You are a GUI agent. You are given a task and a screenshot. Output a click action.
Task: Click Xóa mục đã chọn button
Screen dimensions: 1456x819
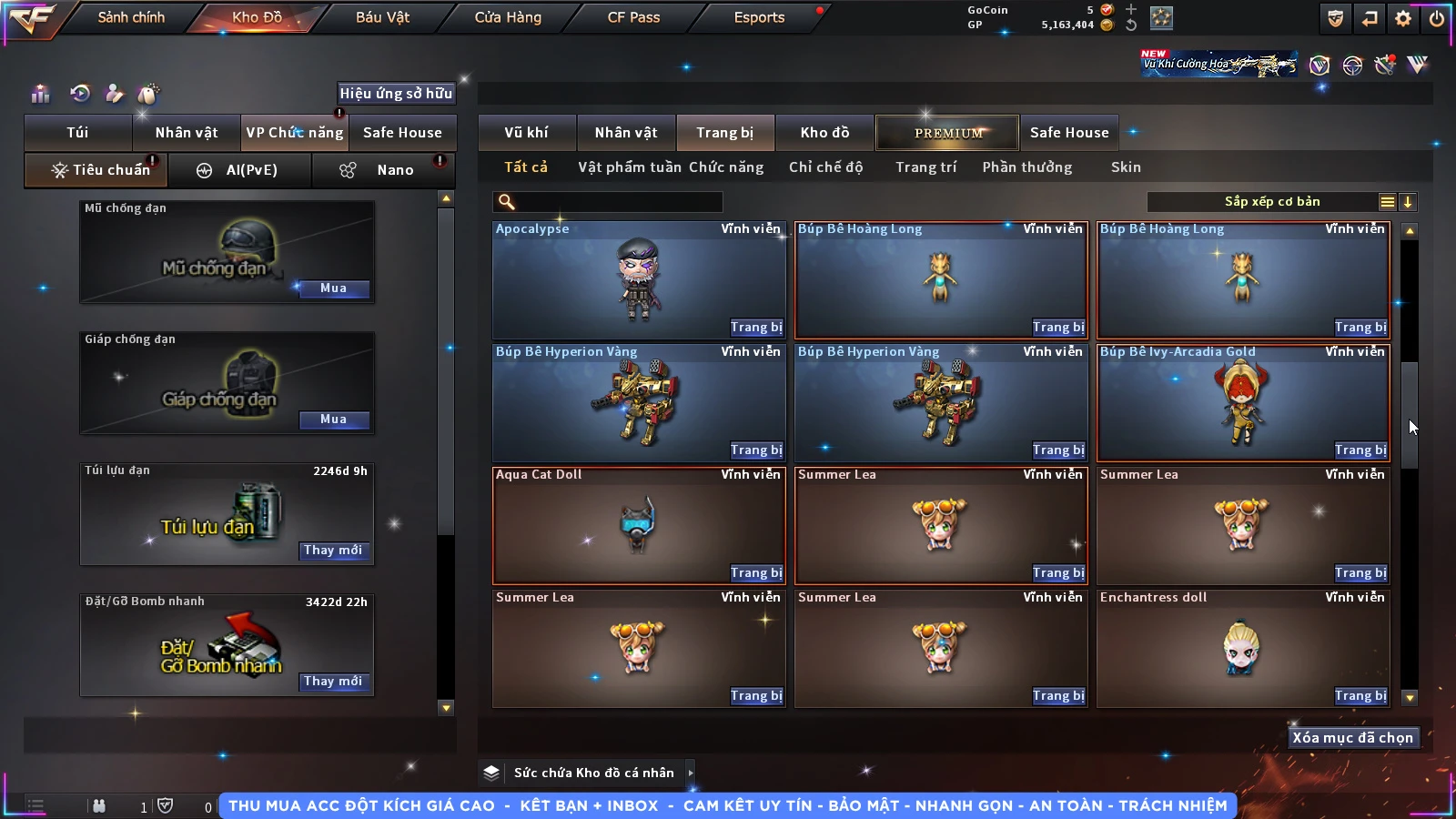pyautogui.click(x=1352, y=738)
